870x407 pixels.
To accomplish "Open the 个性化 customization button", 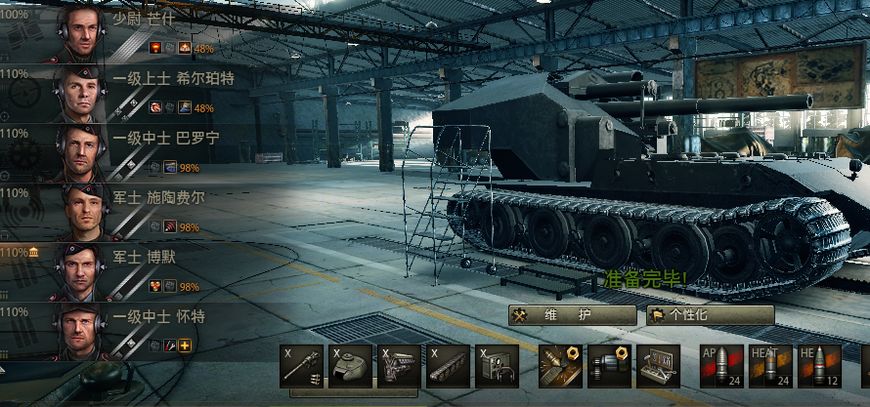I will click(709, 315).
